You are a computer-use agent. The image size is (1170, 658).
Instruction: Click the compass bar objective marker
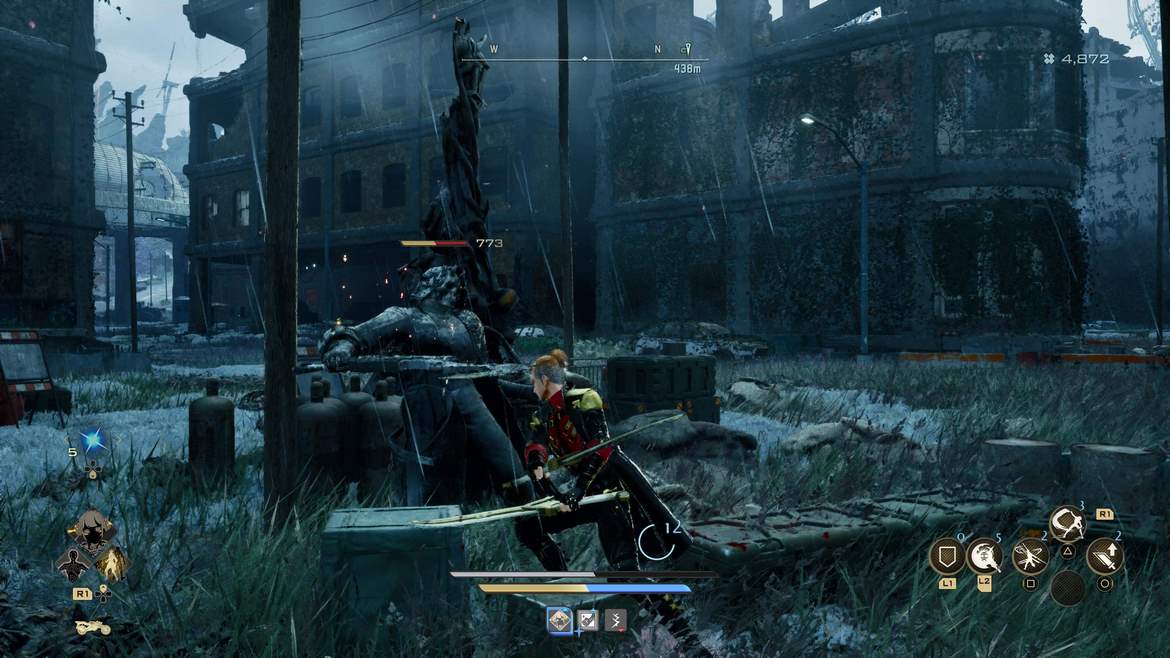686,48
